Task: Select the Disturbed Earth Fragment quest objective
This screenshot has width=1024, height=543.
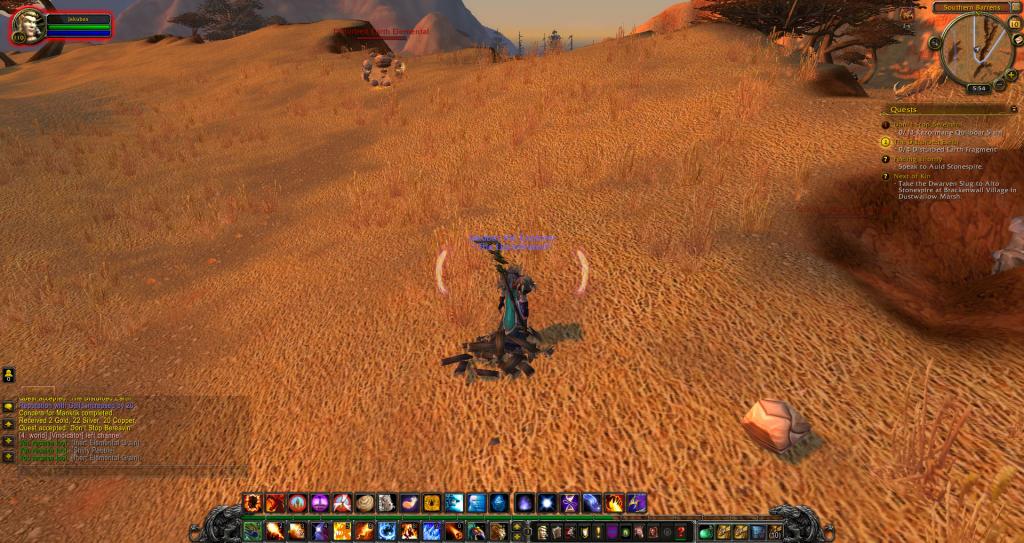Action: 947,150
